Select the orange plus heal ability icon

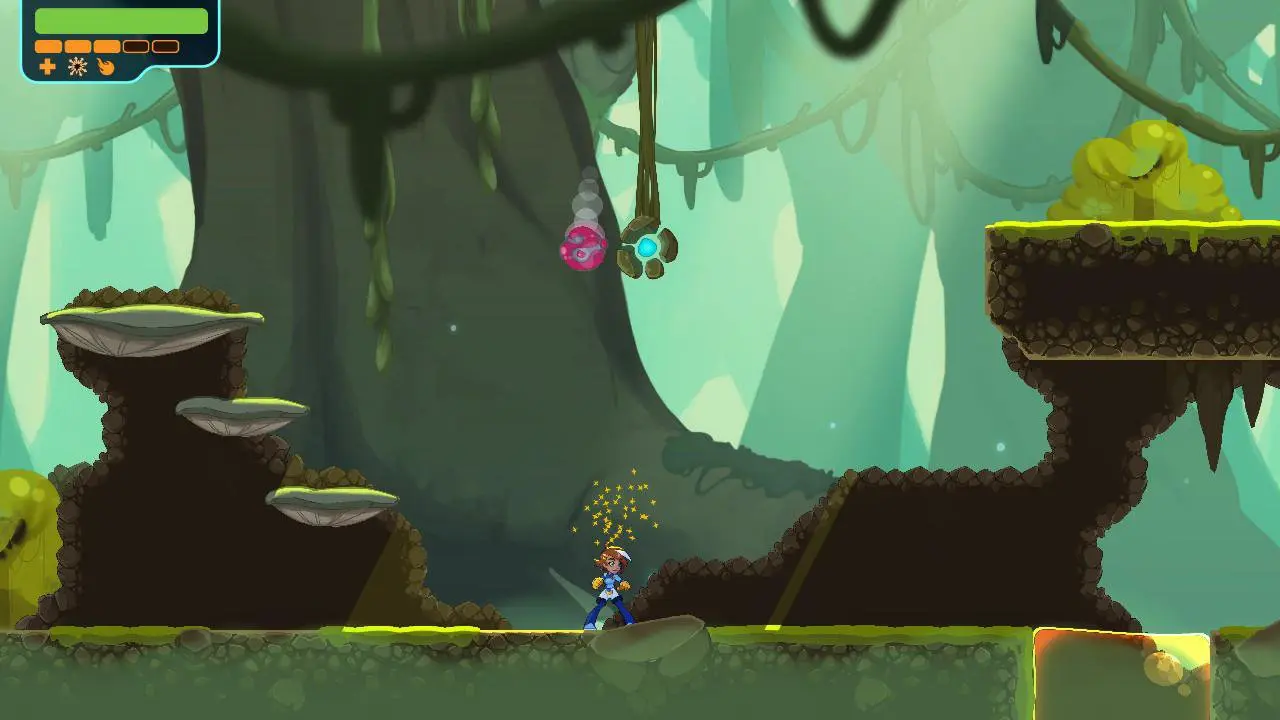click(47, 67)
